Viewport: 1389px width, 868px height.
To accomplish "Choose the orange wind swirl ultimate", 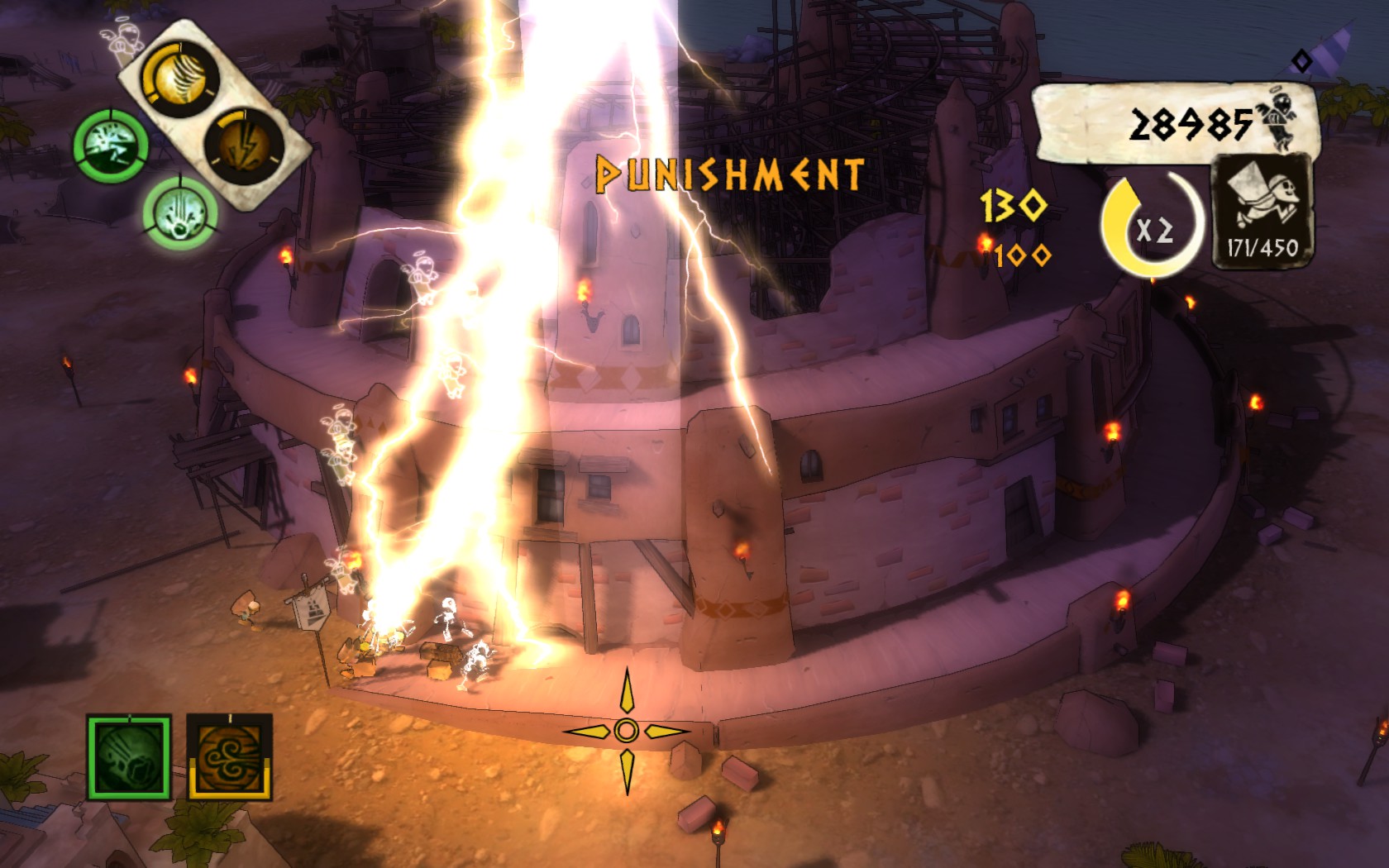I will 230,758.
